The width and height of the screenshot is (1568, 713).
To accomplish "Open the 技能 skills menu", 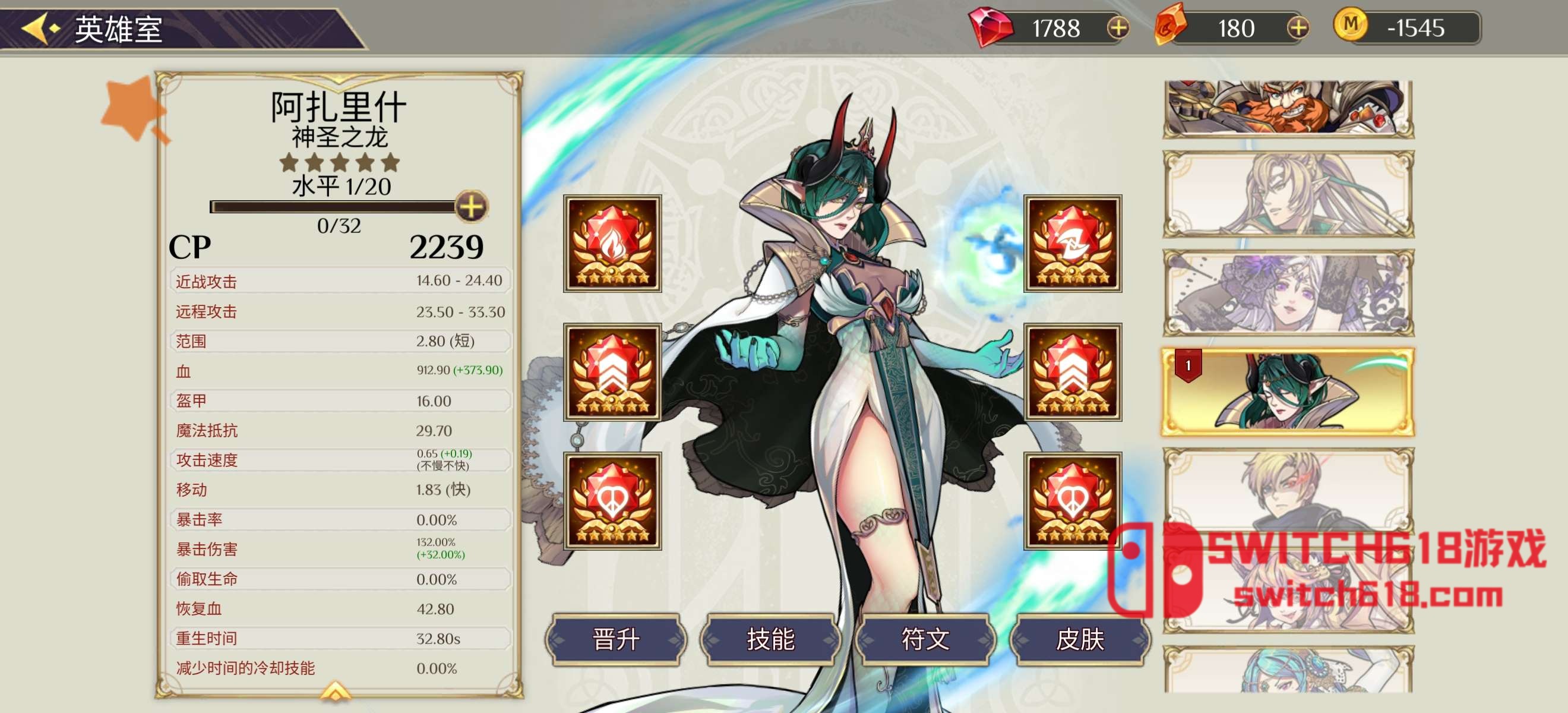I will 770,639.
